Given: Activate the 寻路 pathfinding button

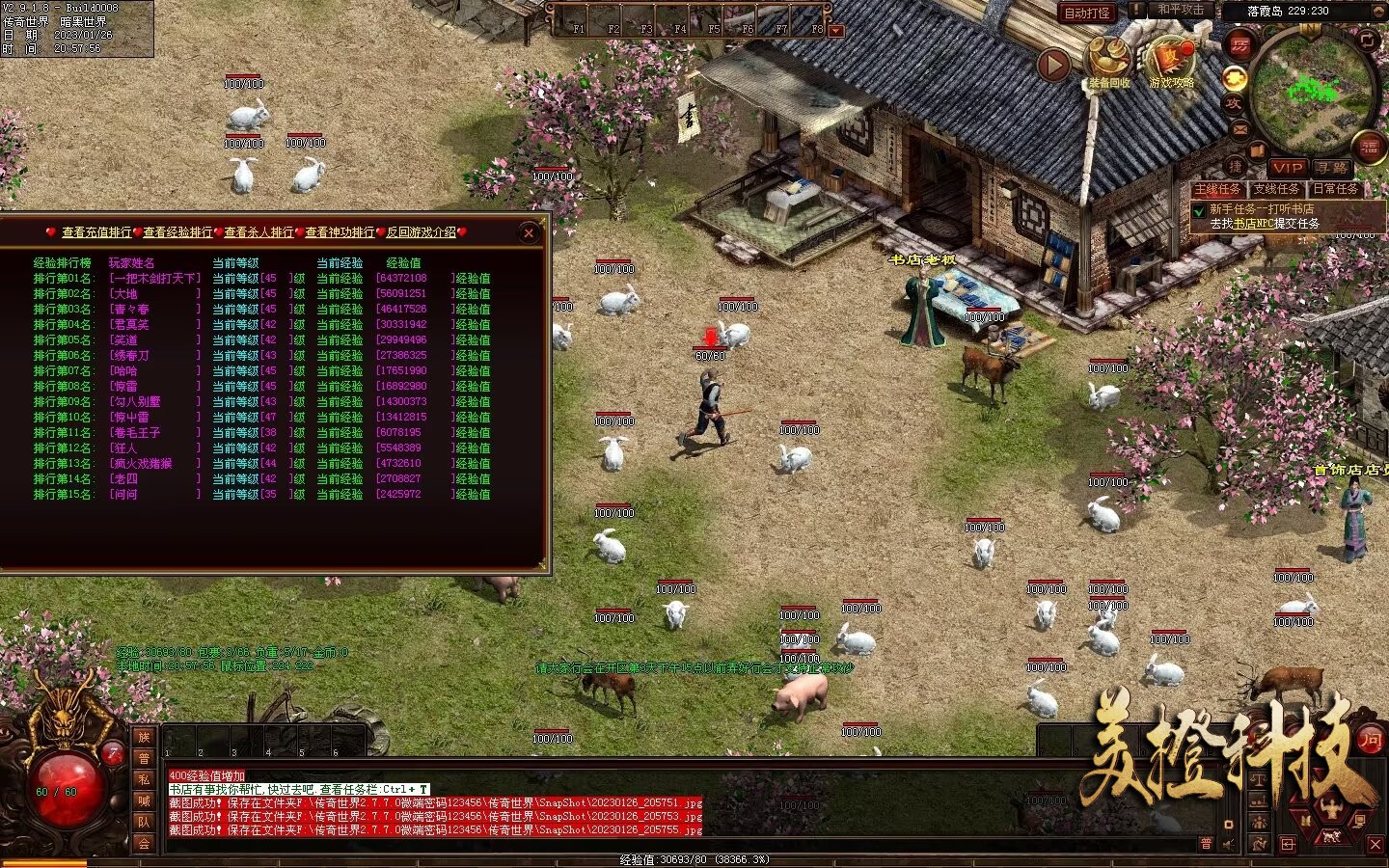Looking at the screenshot, I should point(1332,168).
